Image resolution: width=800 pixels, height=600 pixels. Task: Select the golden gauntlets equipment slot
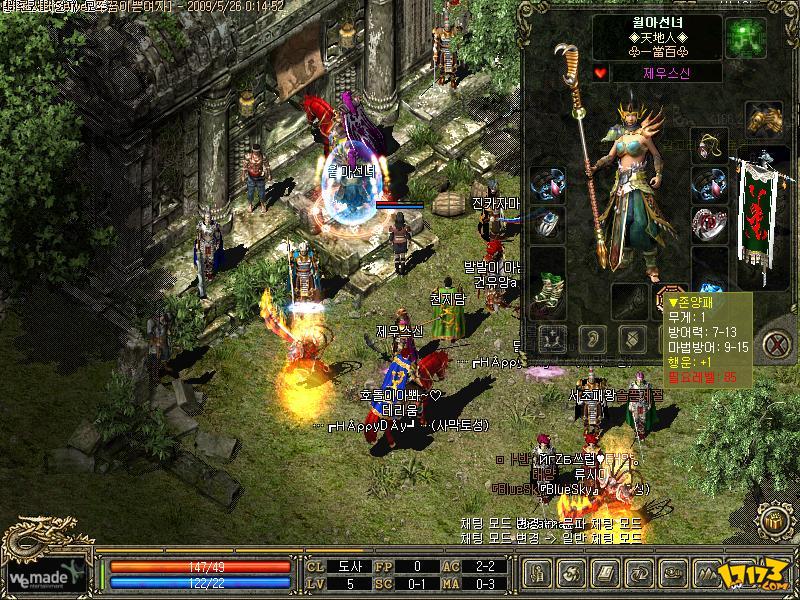pos(763,118)
